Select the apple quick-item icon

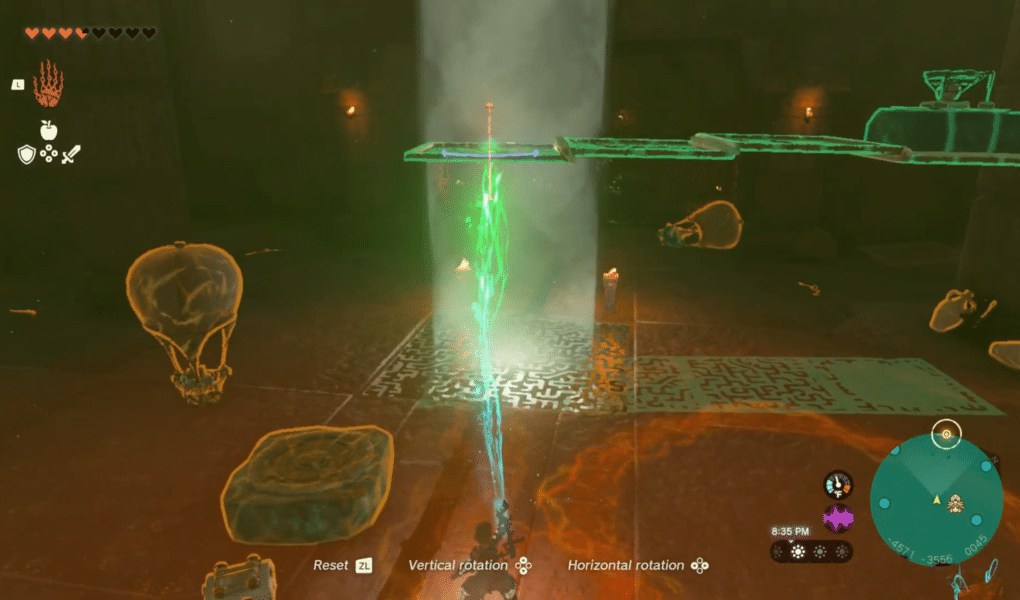pyautogui.click(x=48, y=129)
